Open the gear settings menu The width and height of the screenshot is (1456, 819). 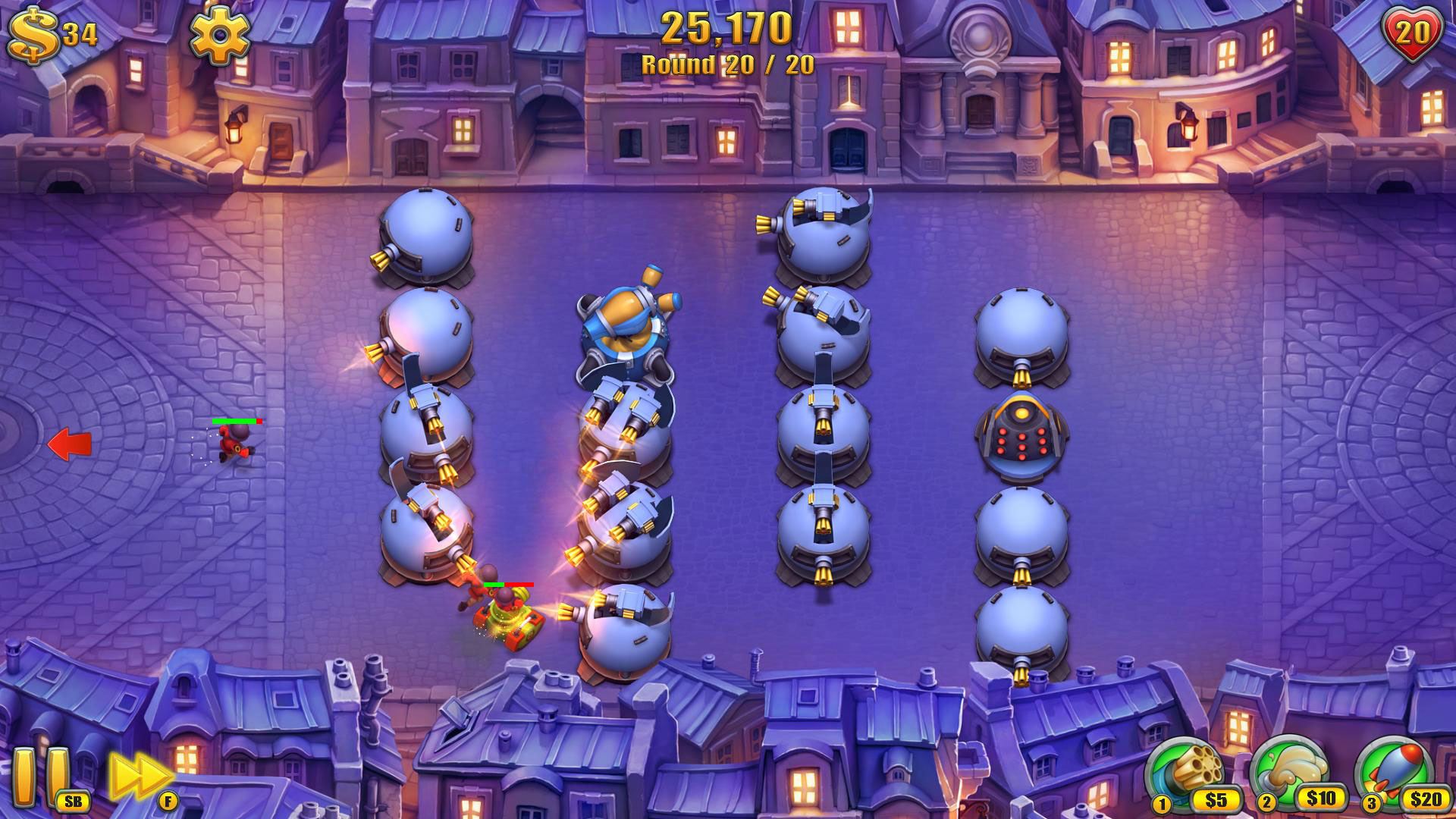tap(219, 36)
